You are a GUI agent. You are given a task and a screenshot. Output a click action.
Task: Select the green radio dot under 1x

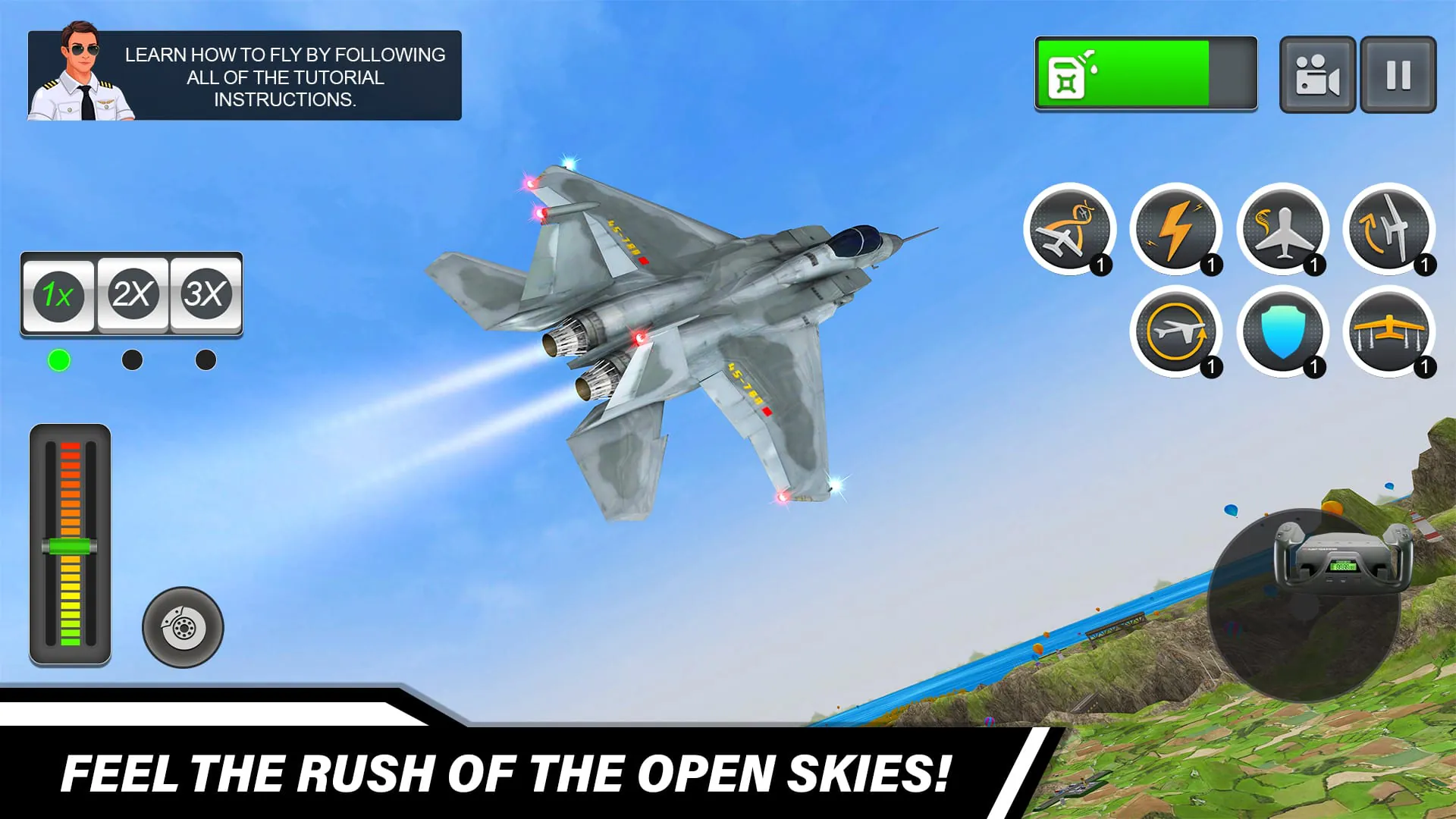coord(61,360)
